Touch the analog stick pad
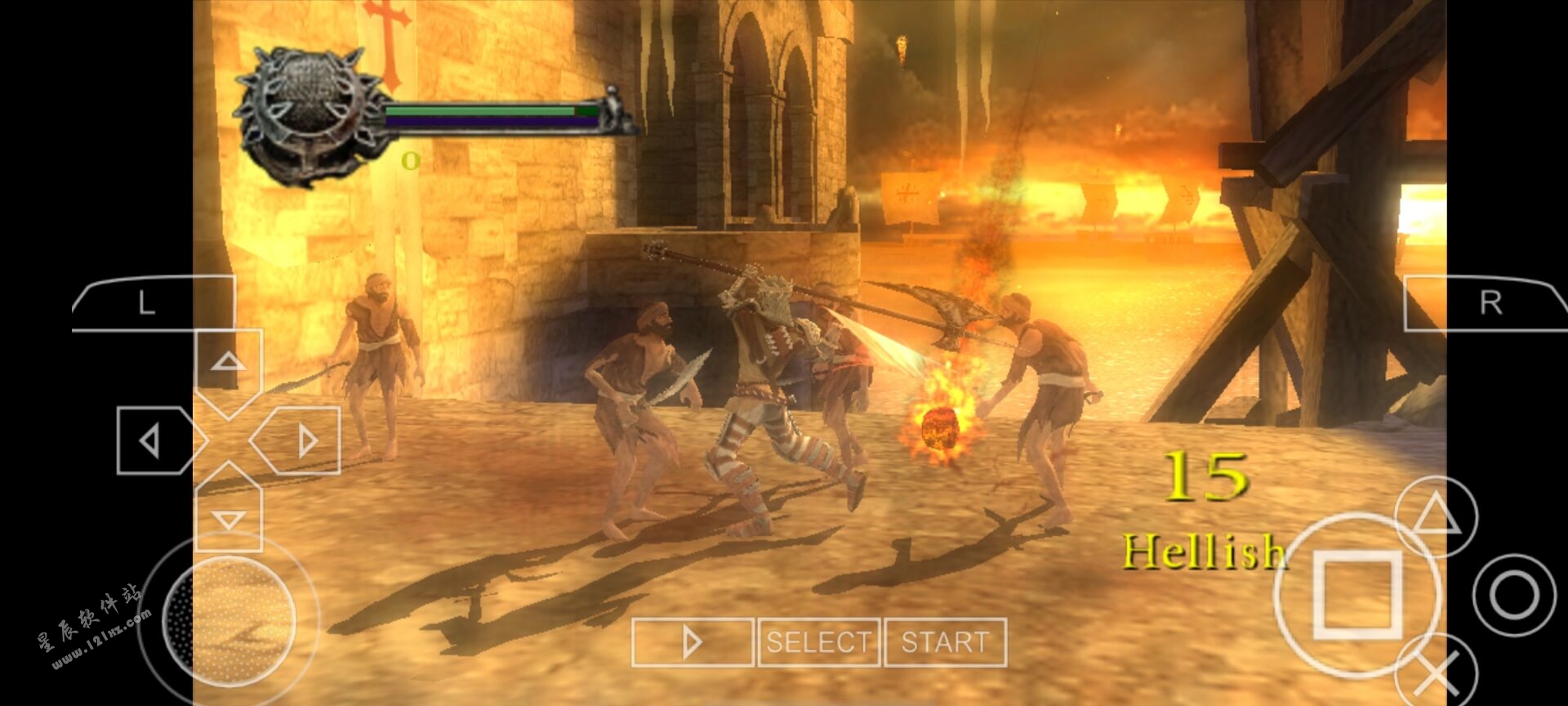This screenshot has height=706, width=1568. 229,618
